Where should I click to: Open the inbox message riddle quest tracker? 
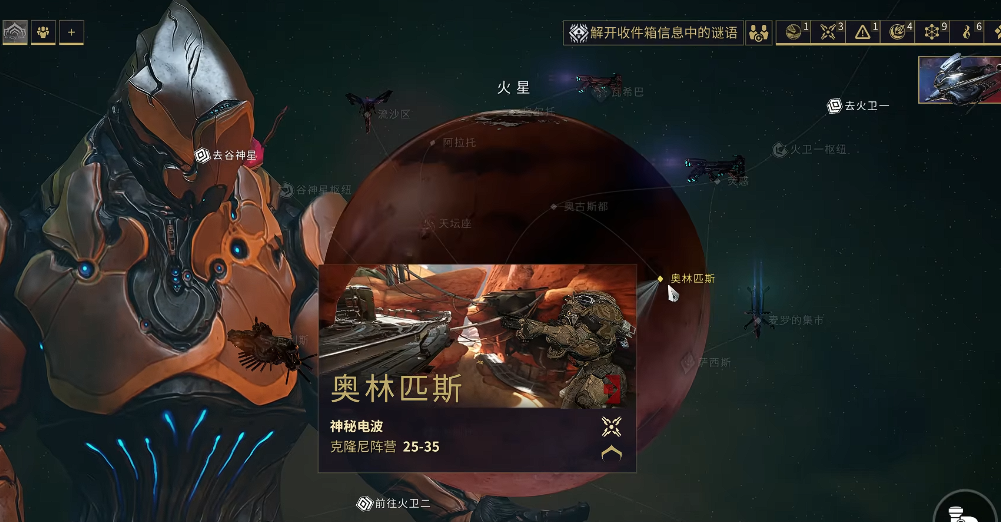click(654, 33)
